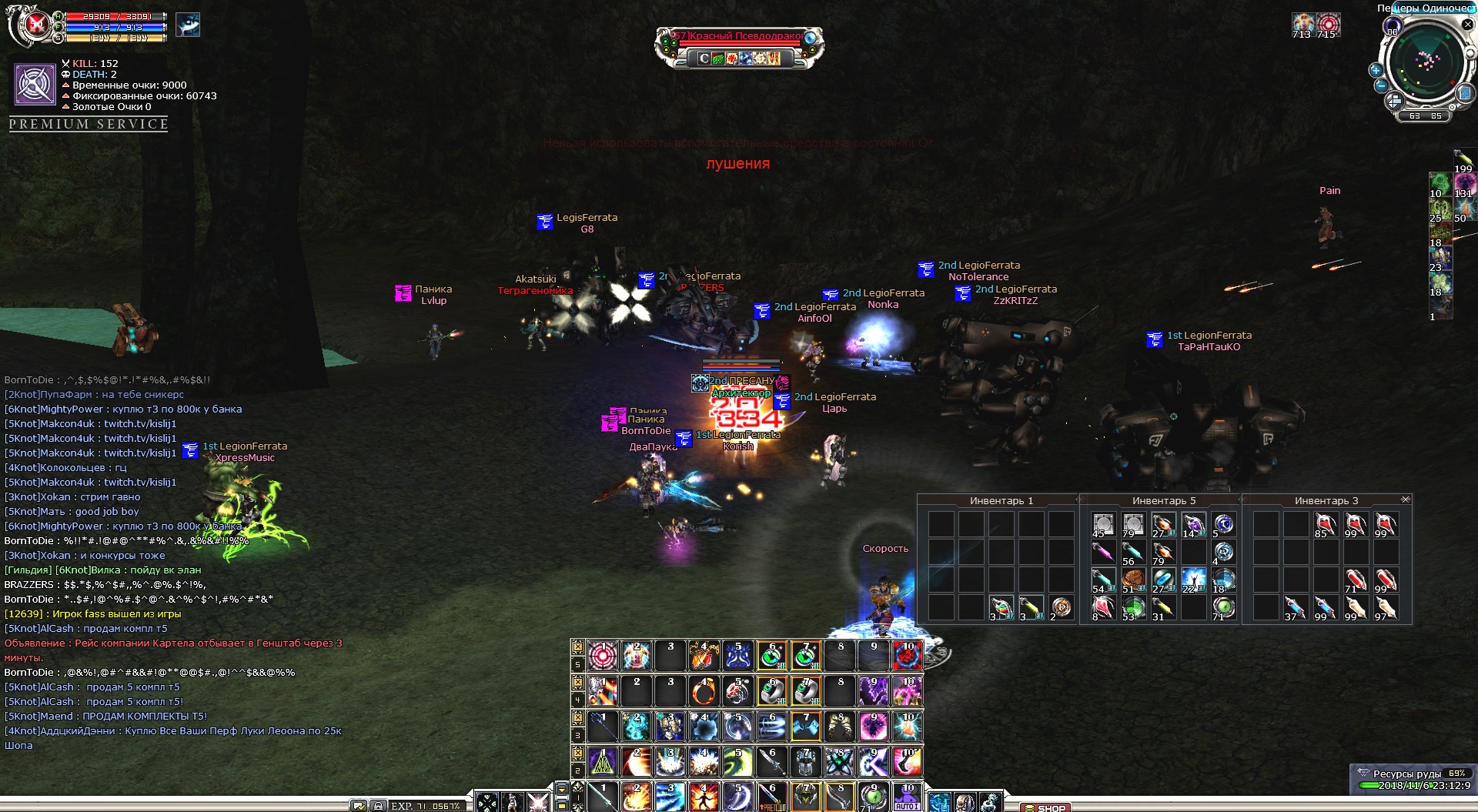Use the green orb stack of 71 in inventory

[1222, 608]
